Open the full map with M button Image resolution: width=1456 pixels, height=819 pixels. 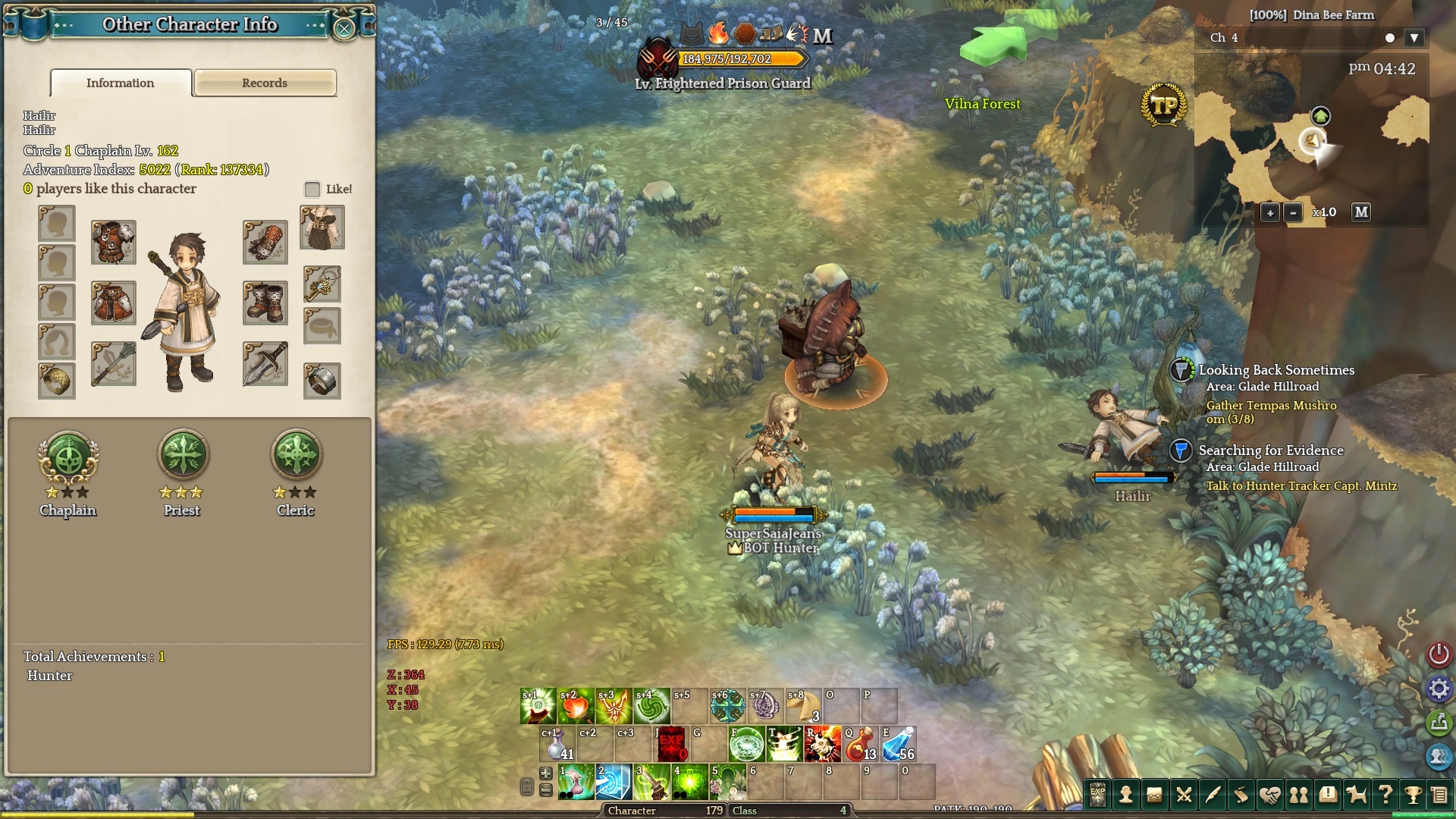1361,212
